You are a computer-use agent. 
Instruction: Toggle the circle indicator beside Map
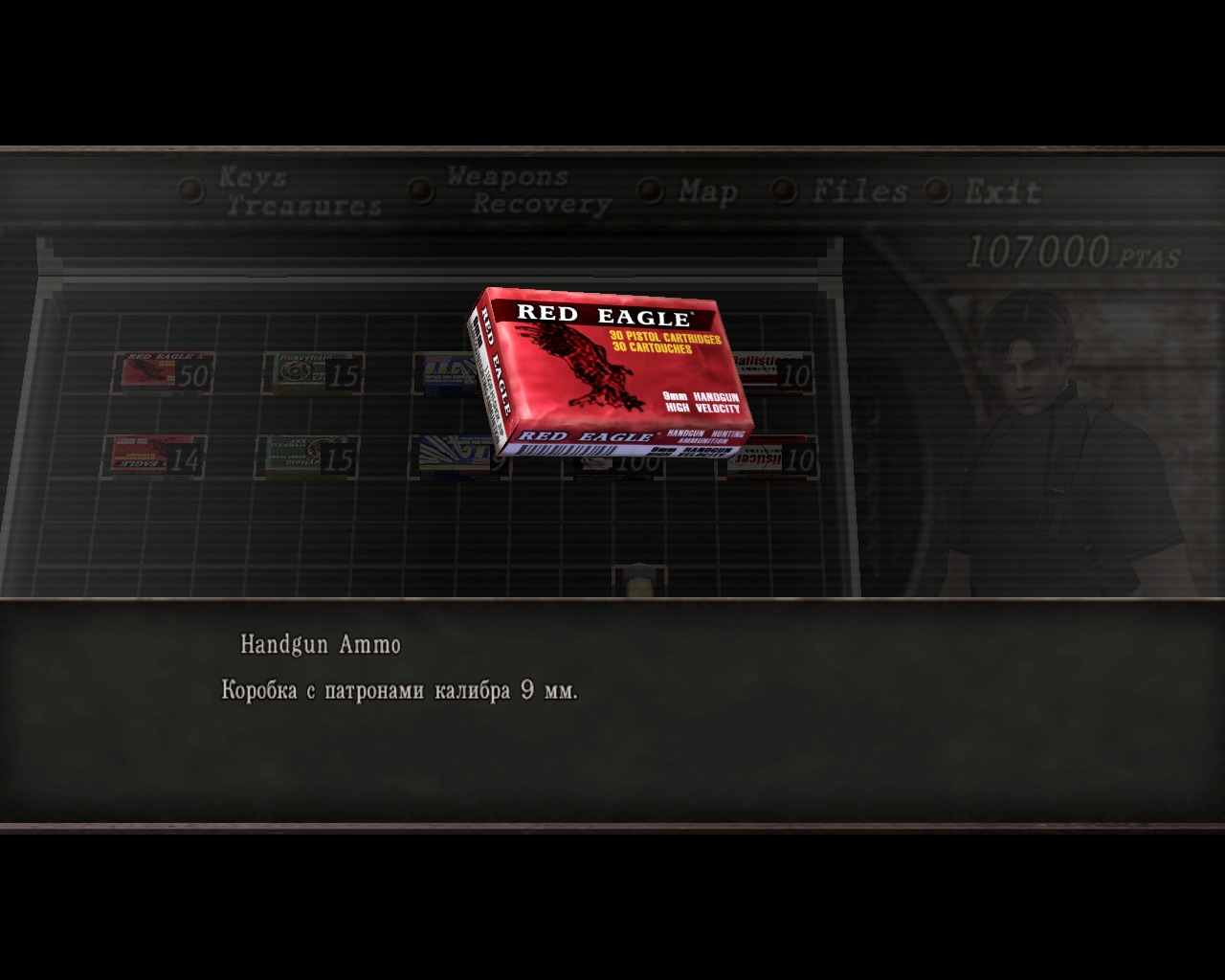click(656, 190)
